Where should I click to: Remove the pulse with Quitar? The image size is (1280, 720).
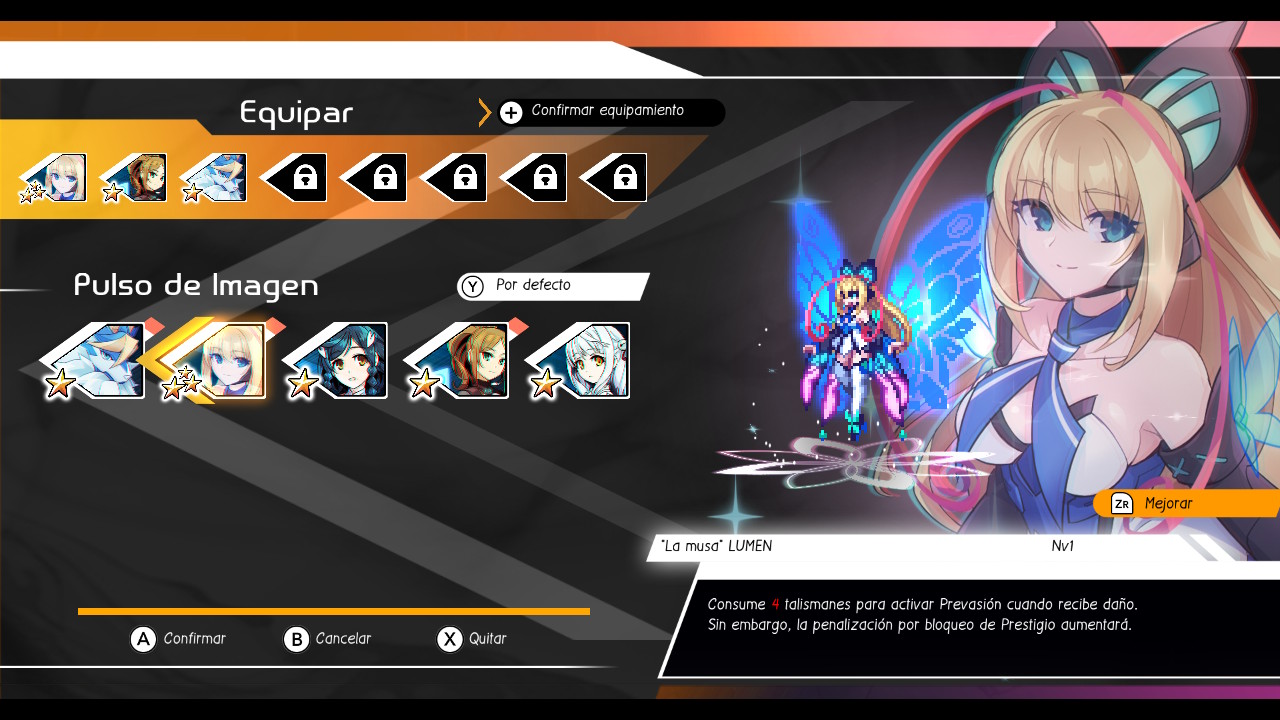(473, 639)
